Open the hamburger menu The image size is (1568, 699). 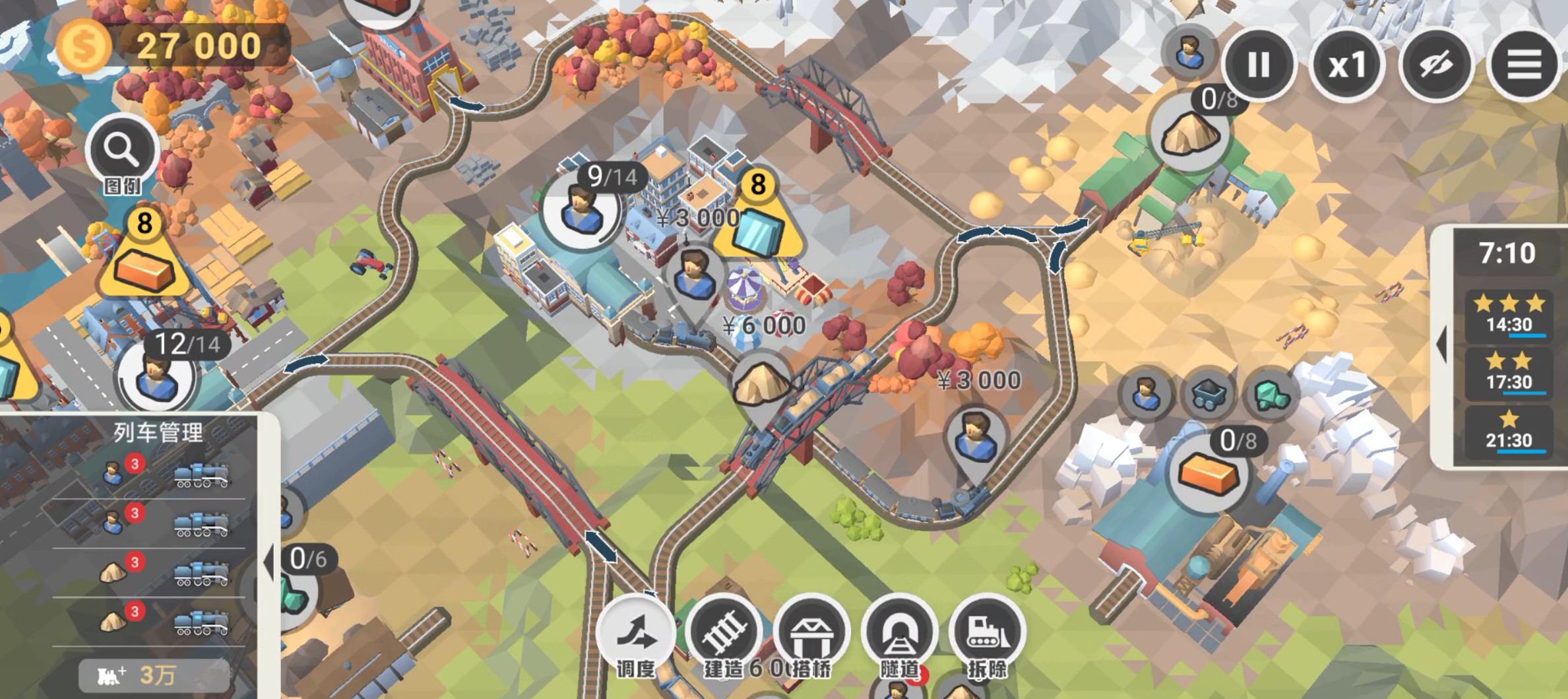click(1524, 65)
